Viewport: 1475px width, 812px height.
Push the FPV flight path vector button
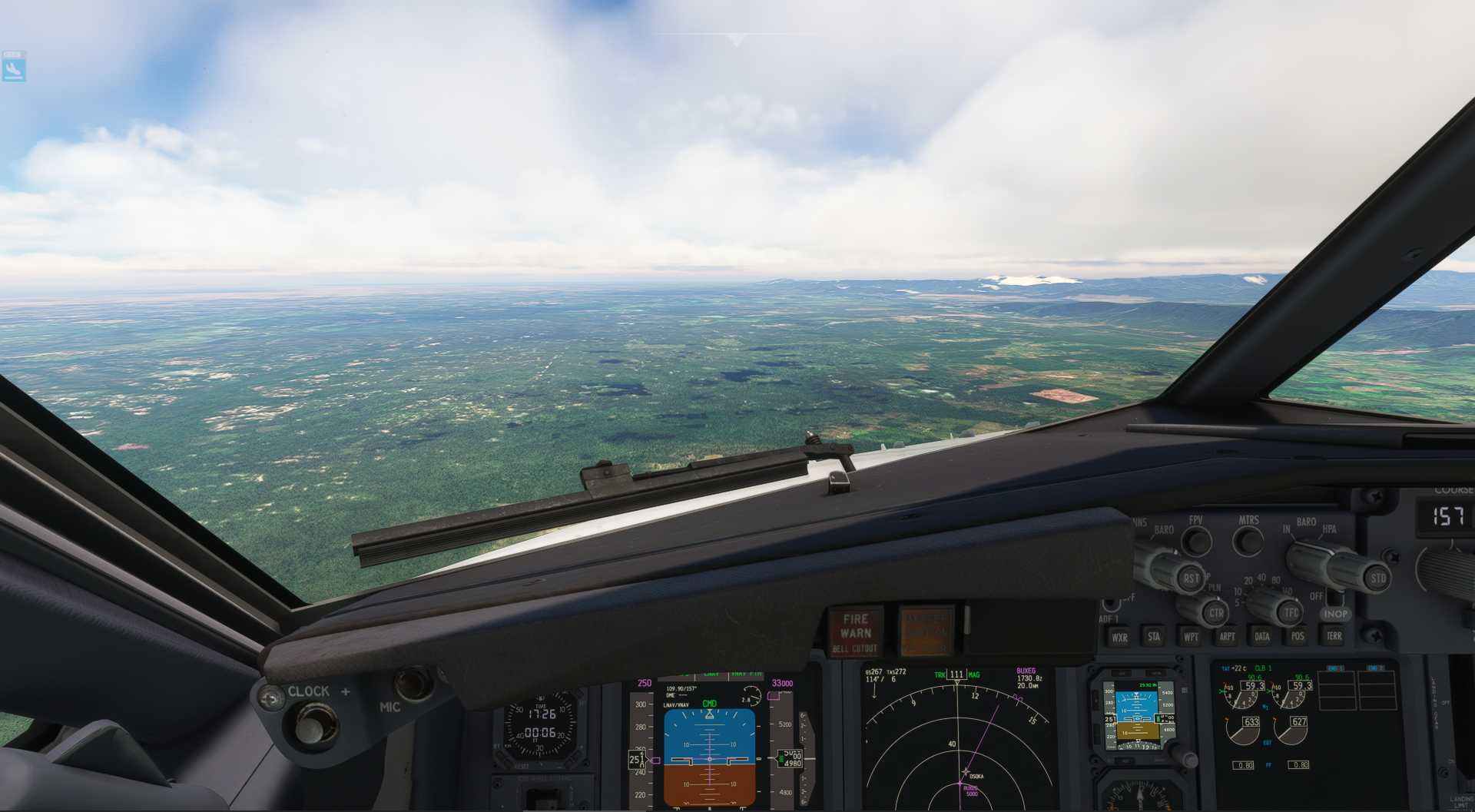tap(1195, 541)
